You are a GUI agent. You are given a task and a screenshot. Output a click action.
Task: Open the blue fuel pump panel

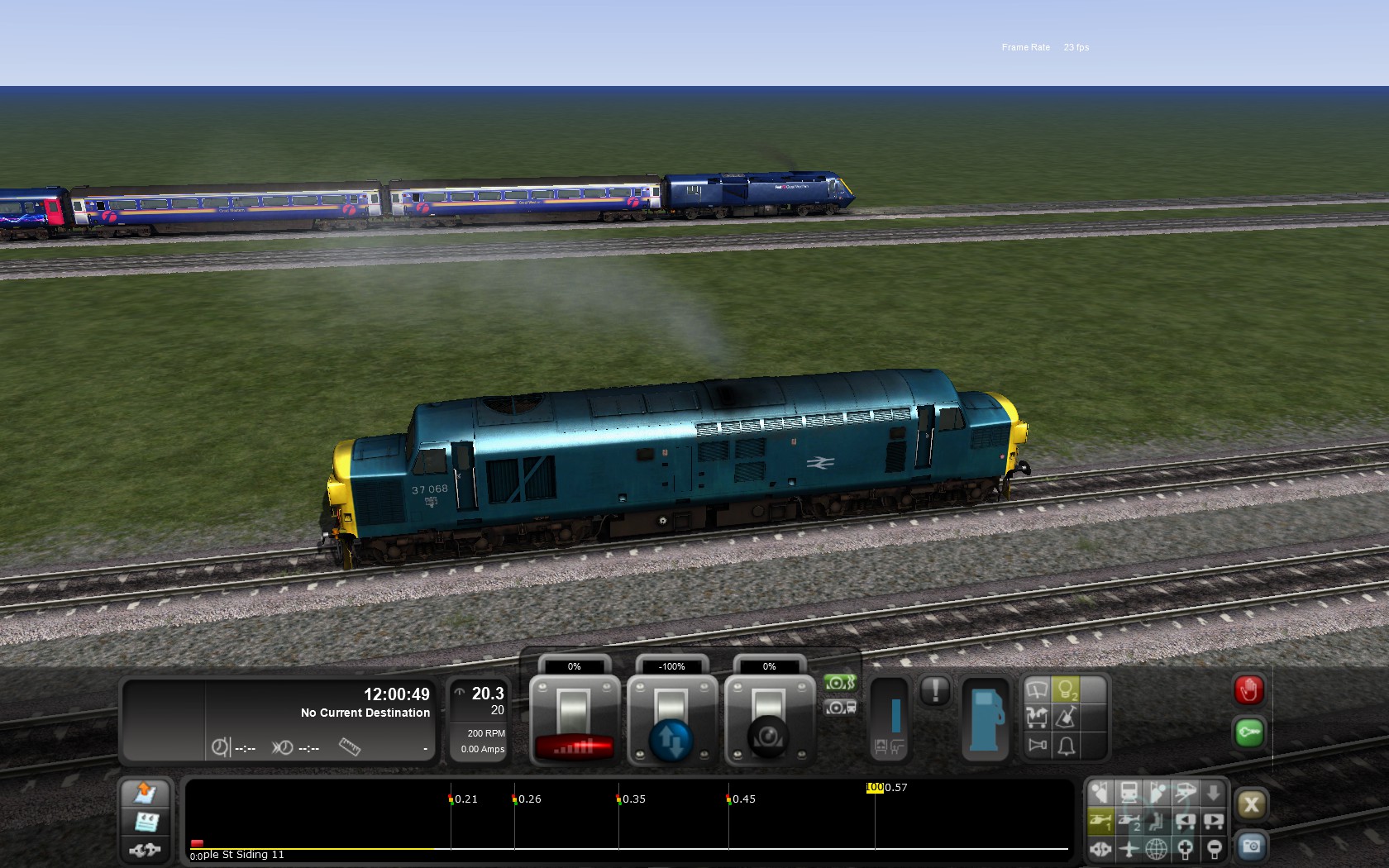coord(984,718)
